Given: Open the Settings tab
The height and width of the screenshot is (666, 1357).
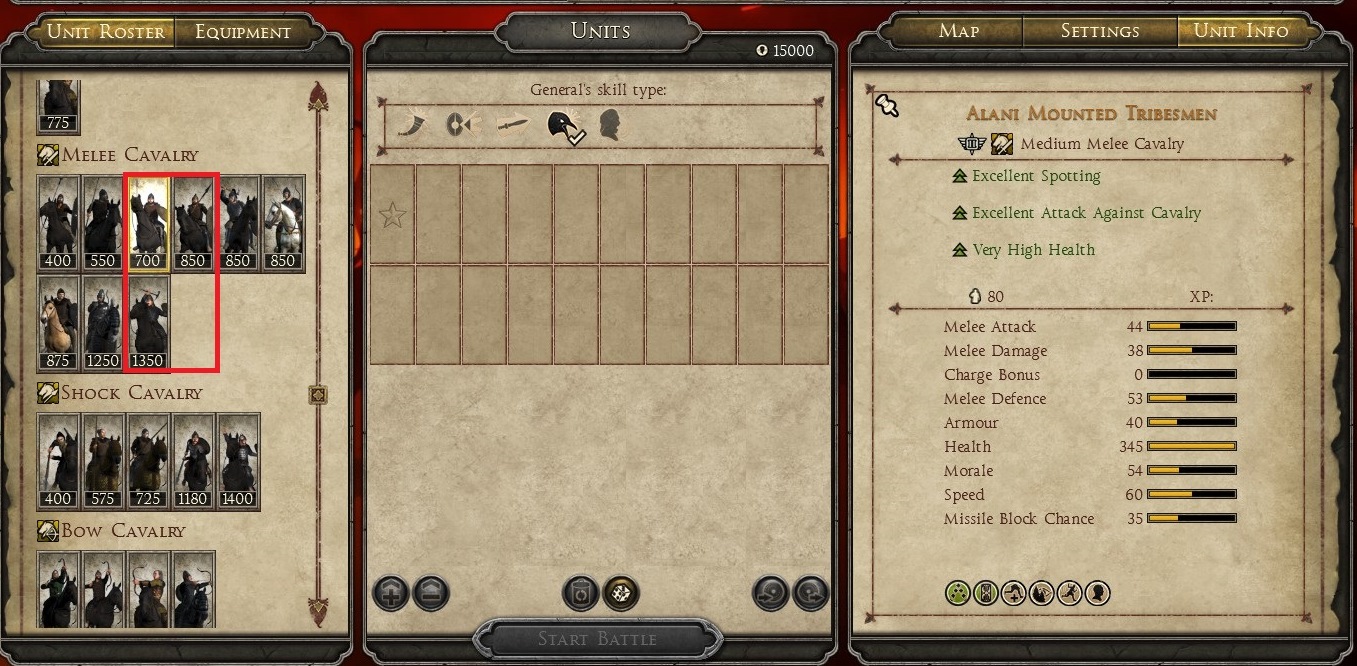Looking at the screenshot, I should coord(1099,31).
